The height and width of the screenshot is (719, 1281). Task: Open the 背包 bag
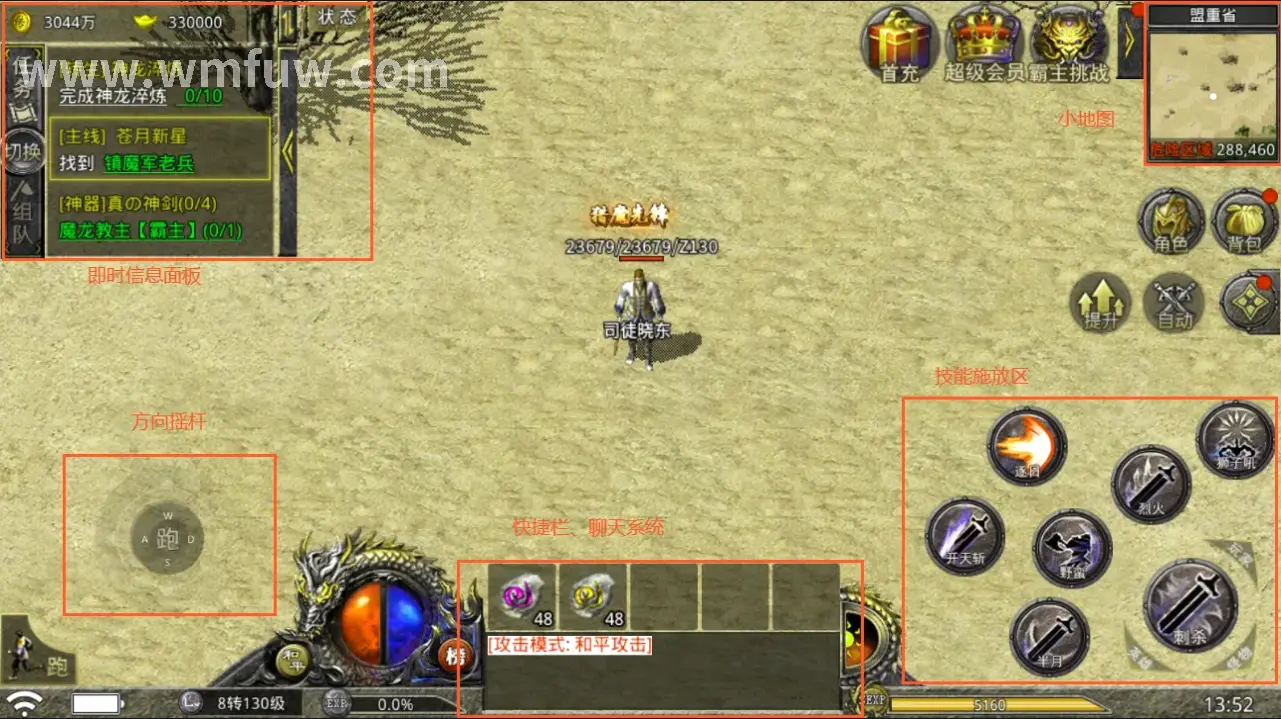click(x=1244, y=220)
